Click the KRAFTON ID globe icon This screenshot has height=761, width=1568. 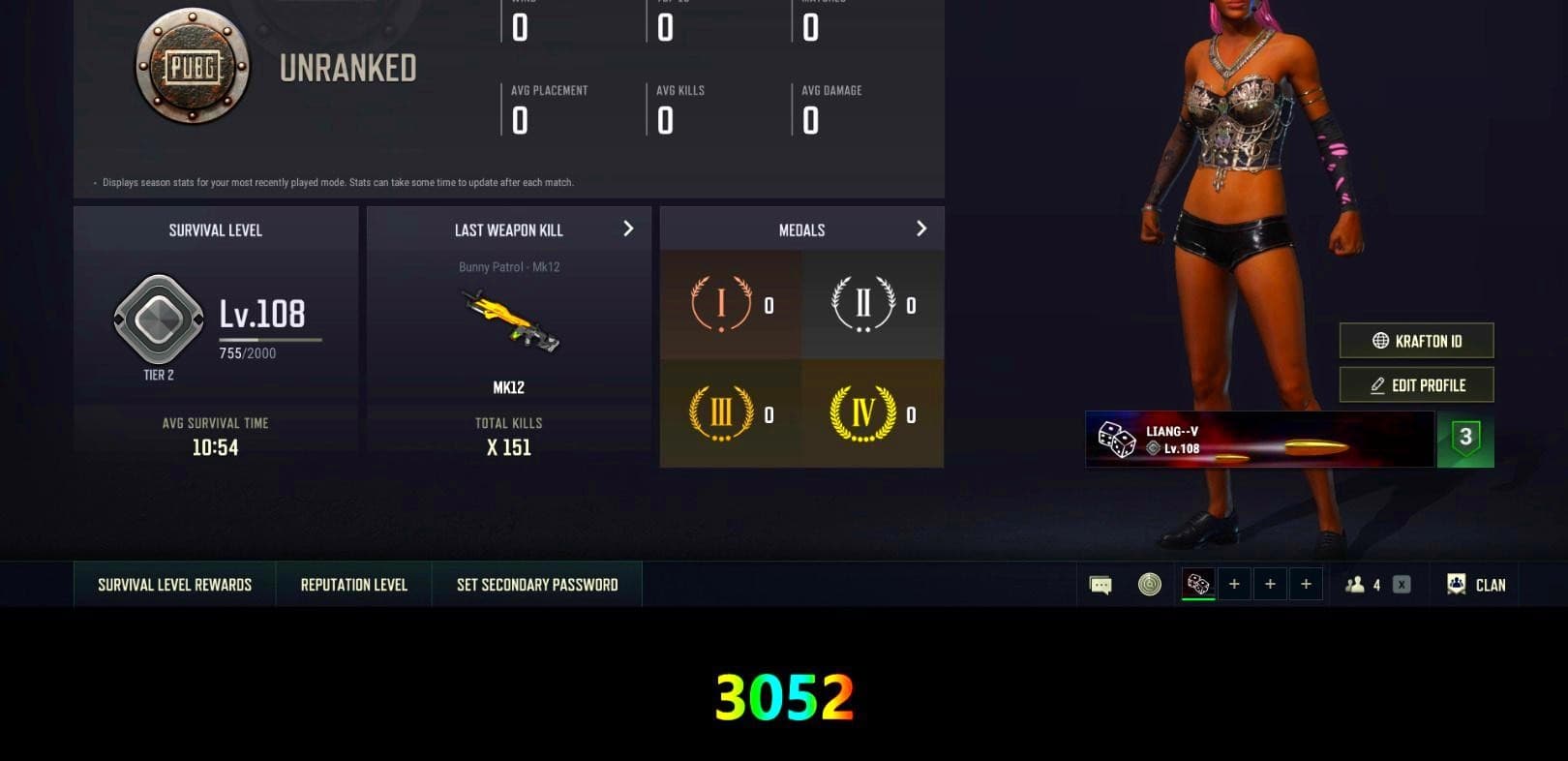click(1378, 341)
